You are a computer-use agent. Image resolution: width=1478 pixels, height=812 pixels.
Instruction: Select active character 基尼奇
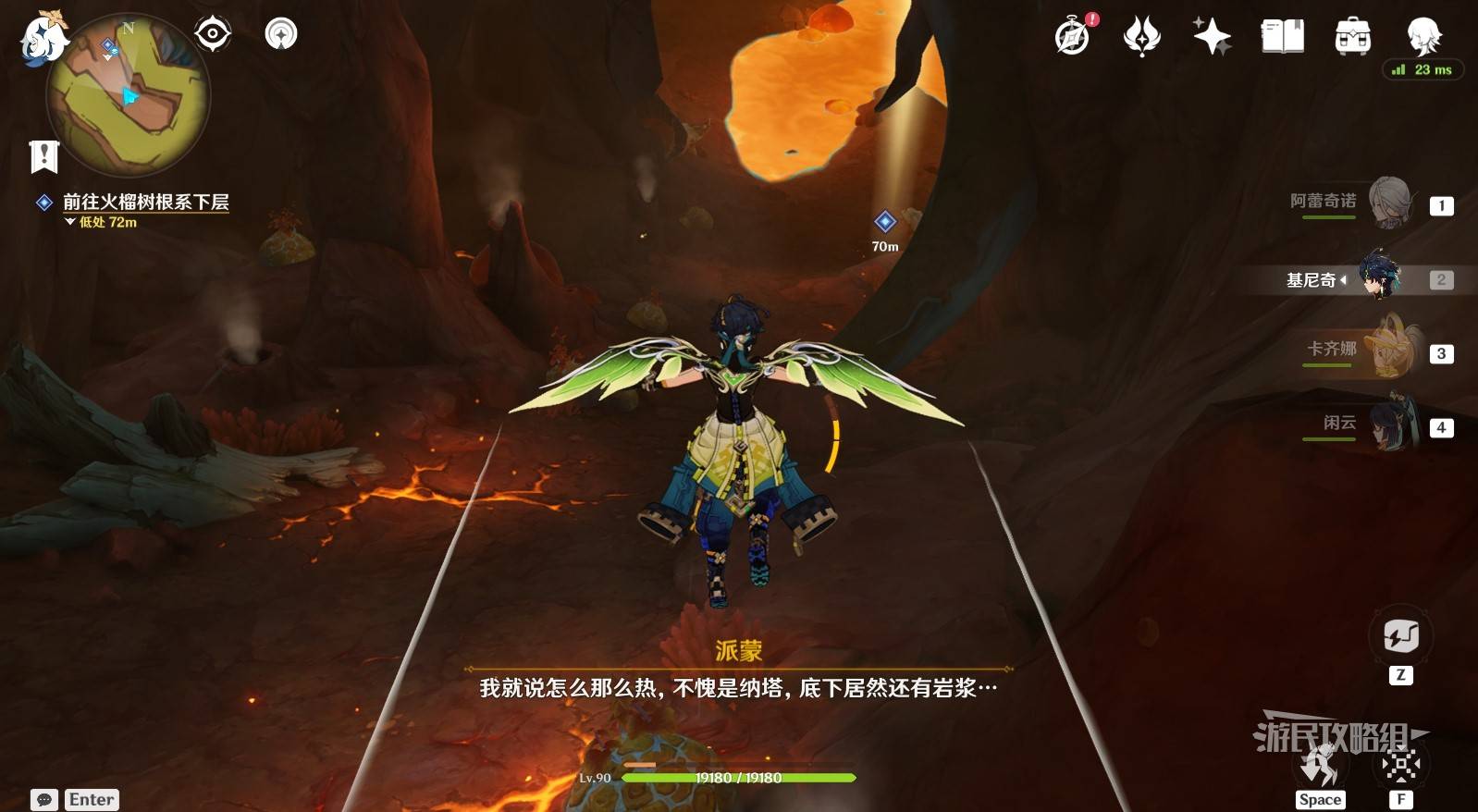coord(1380,277)
